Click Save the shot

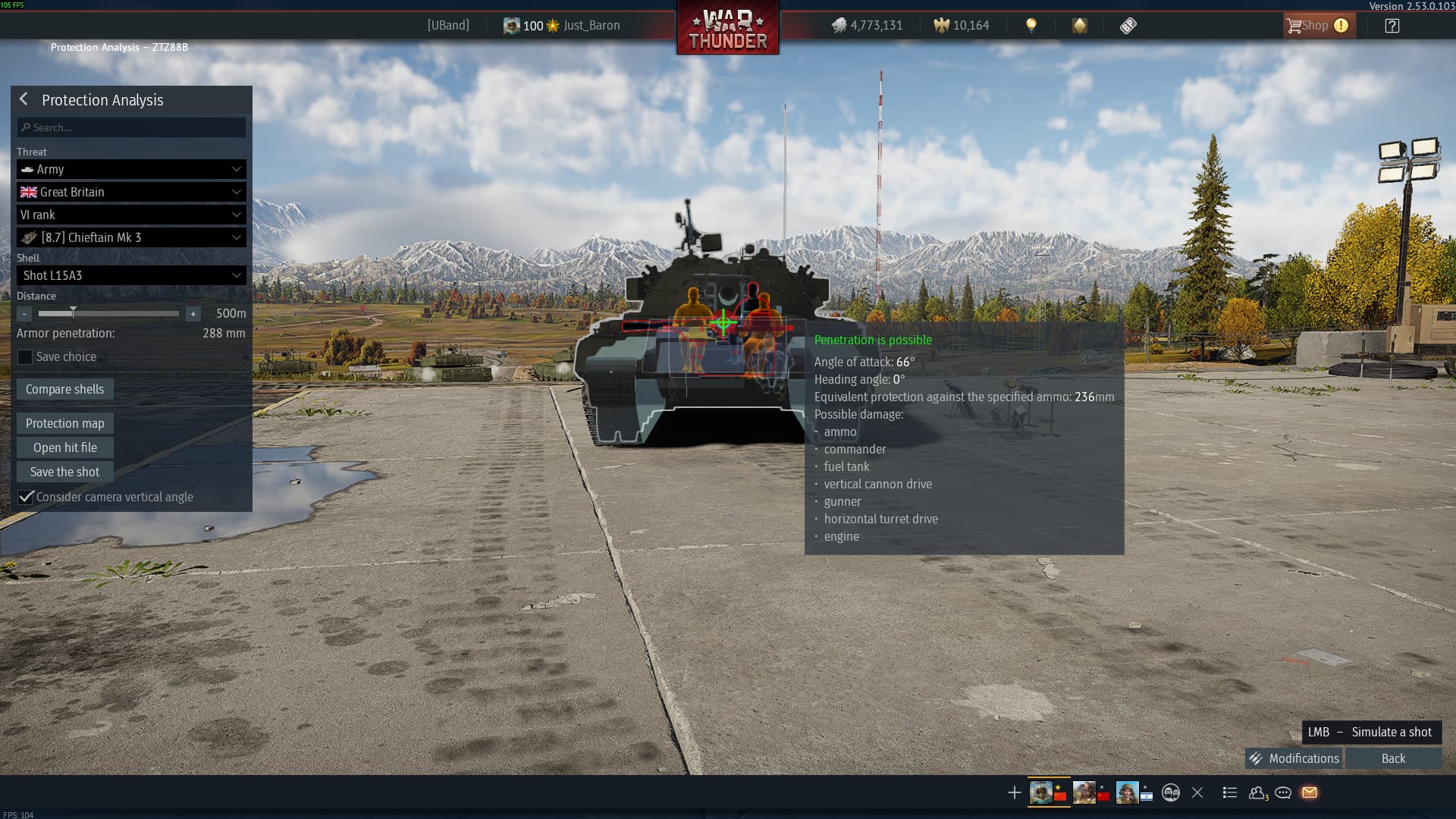[x=65, y=472]
